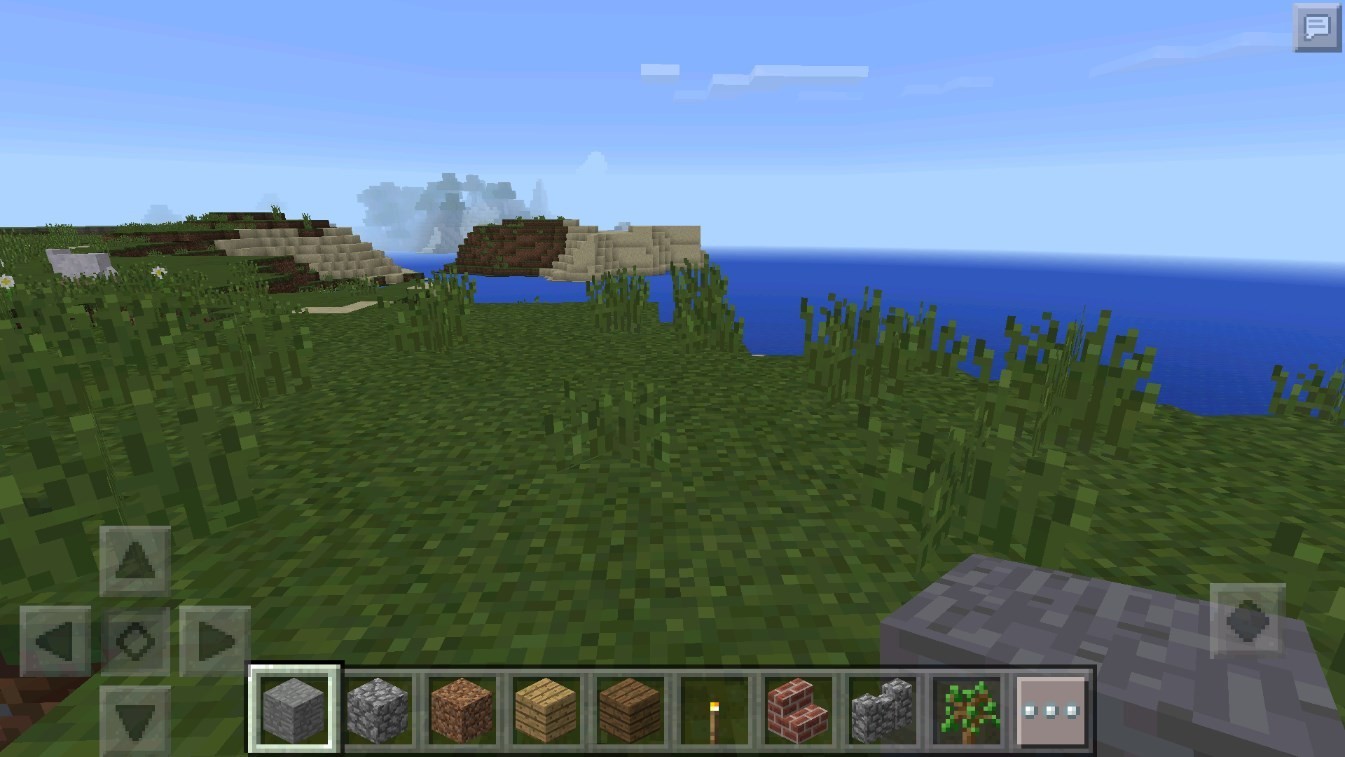Open inventory with the three-dots button
The height and width of the screenshot is (757, 1345).
(1051, 710)
